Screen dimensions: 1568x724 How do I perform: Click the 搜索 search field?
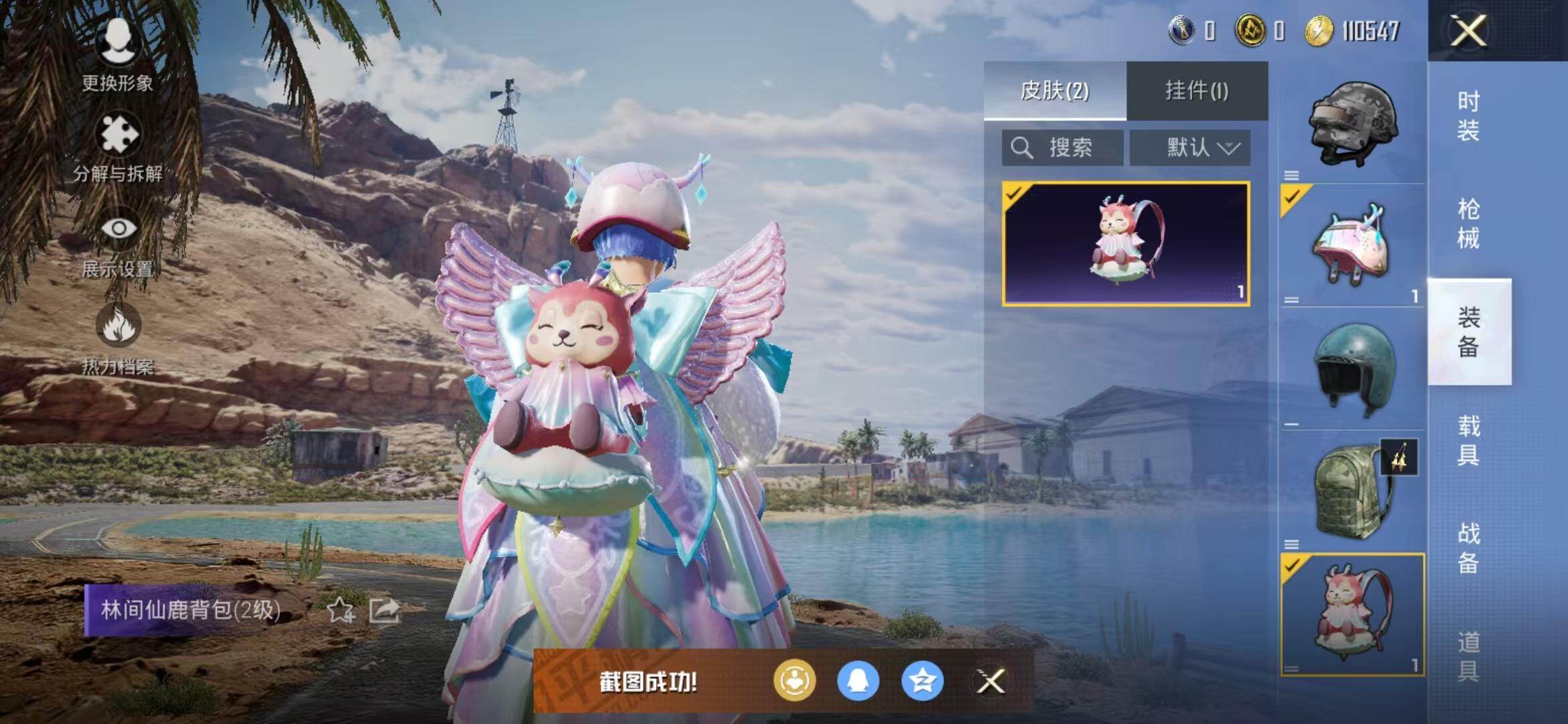point(1063,147)
